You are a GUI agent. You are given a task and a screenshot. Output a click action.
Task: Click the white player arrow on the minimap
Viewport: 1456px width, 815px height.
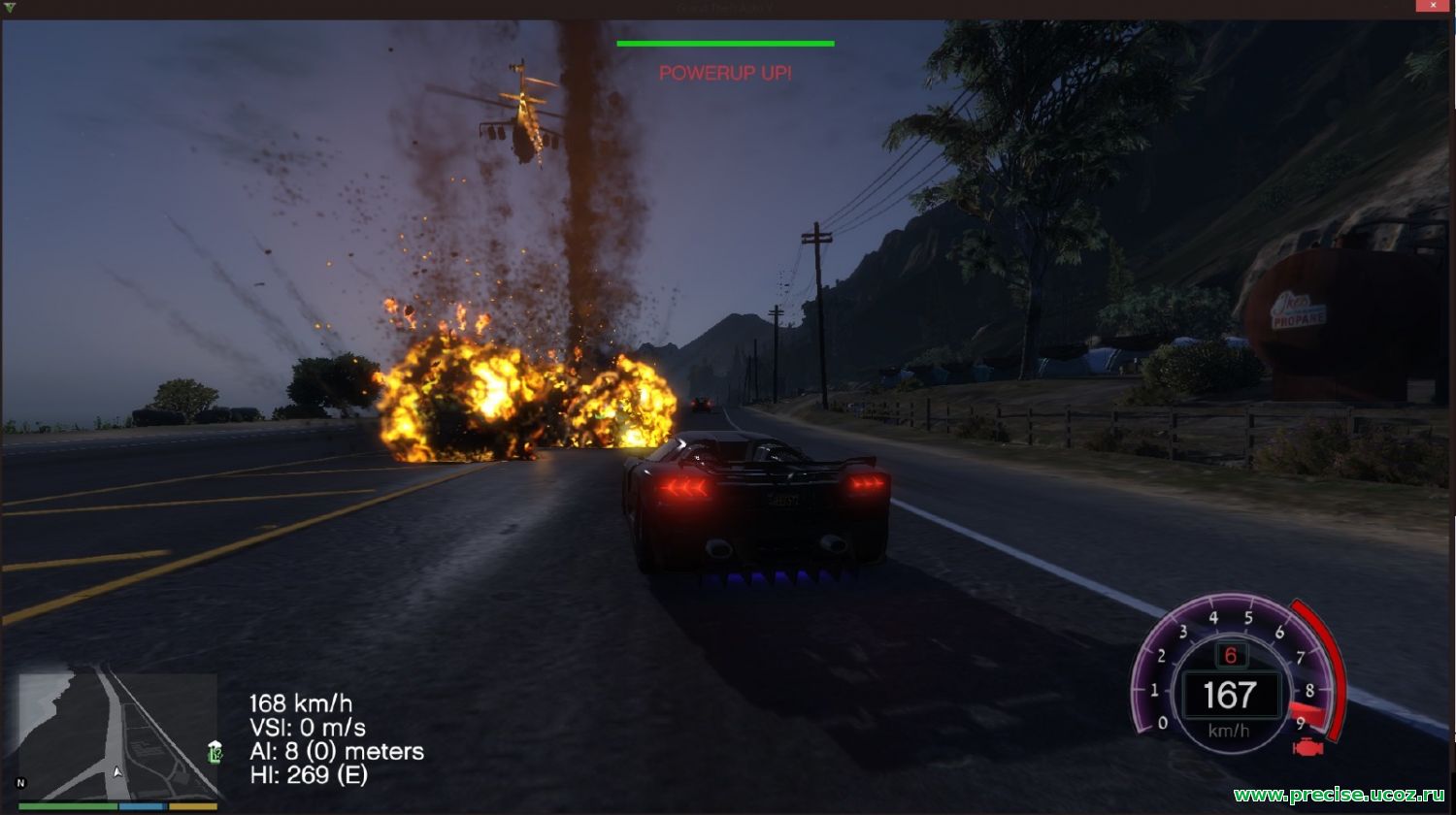click(x=117, y=772)
